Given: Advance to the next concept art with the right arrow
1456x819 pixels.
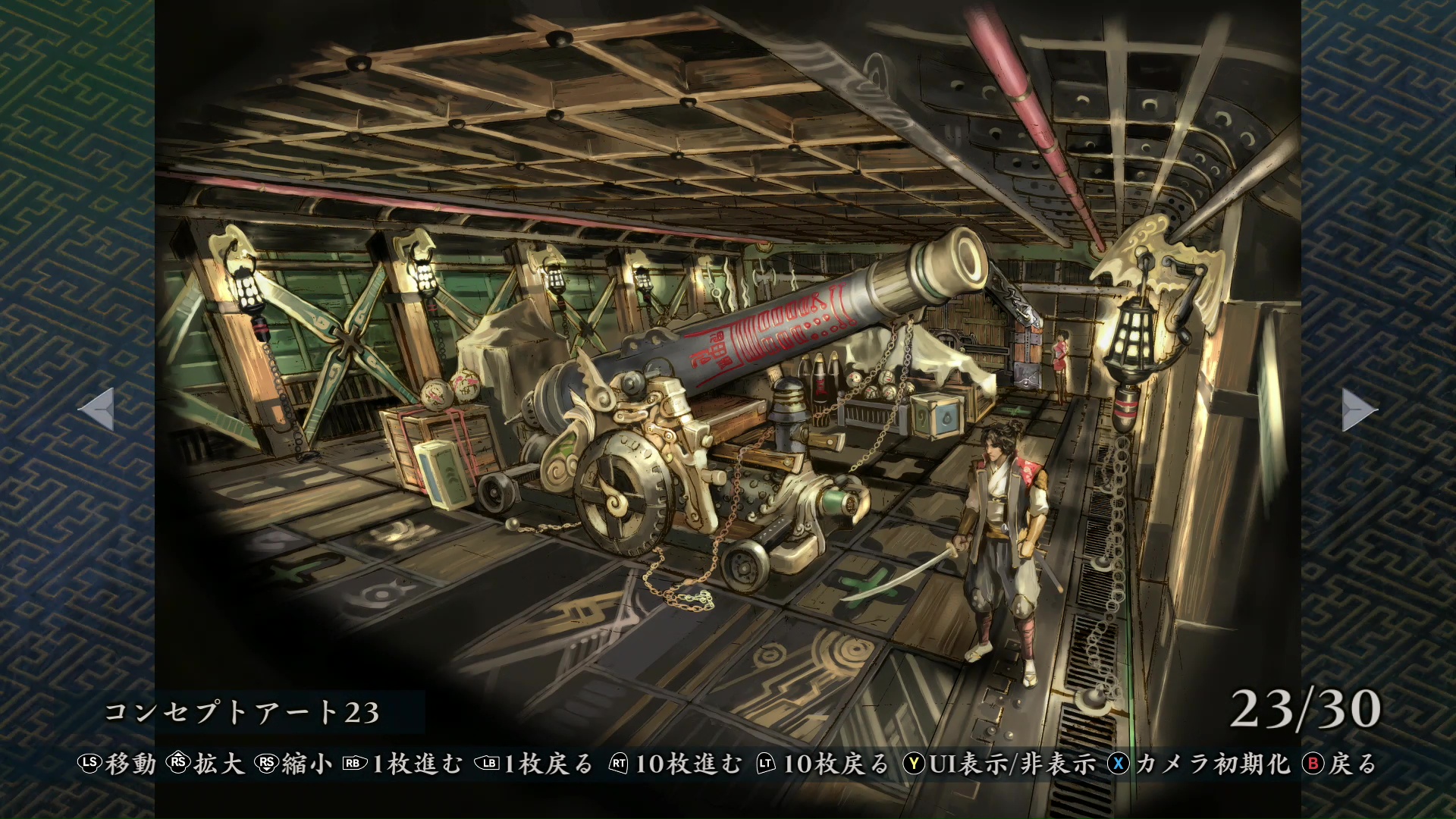Looking at the screenshot, I should click(1357, 409).
